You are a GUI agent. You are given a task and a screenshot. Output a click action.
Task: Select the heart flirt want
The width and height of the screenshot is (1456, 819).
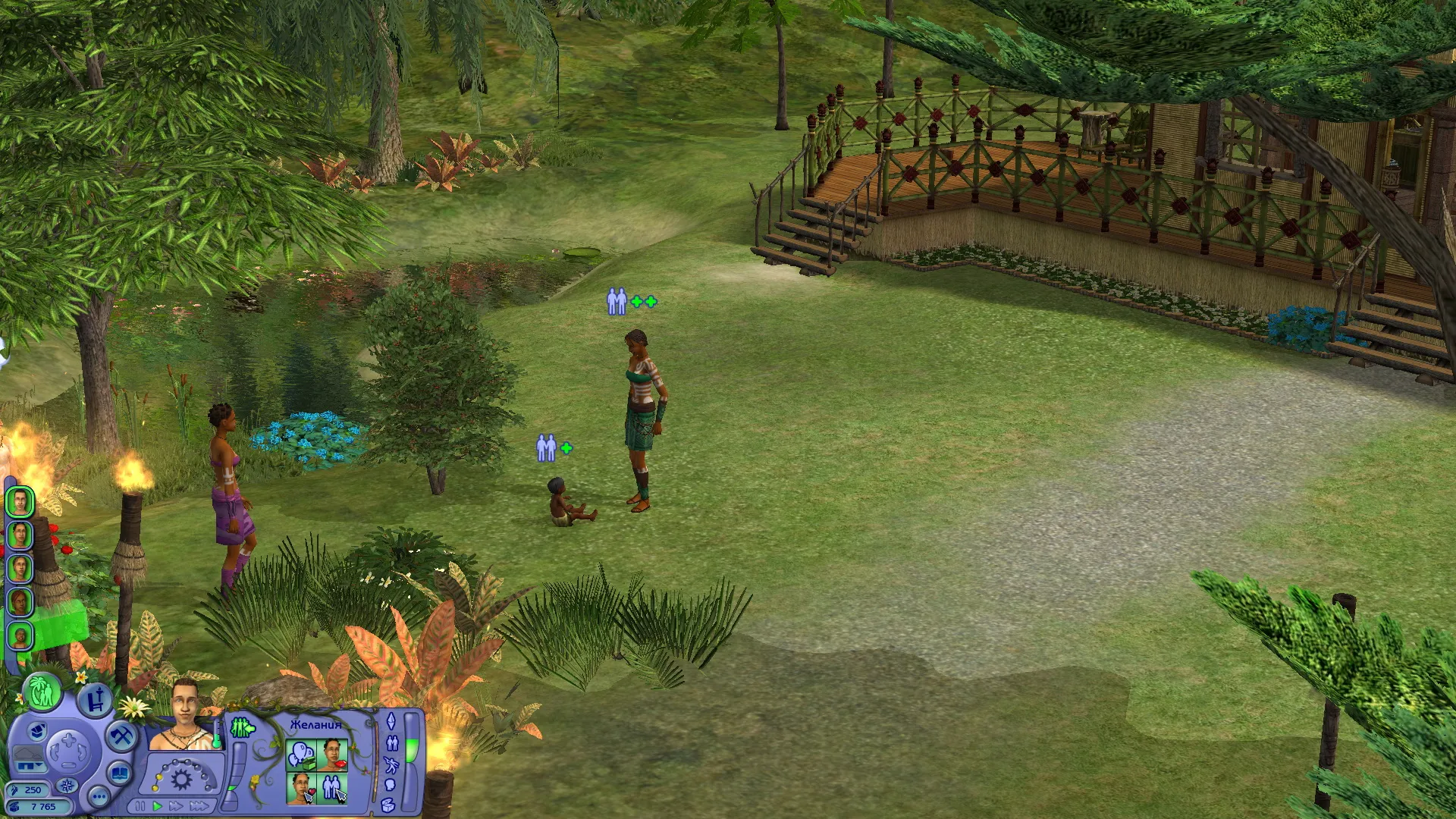click(301, 789)
